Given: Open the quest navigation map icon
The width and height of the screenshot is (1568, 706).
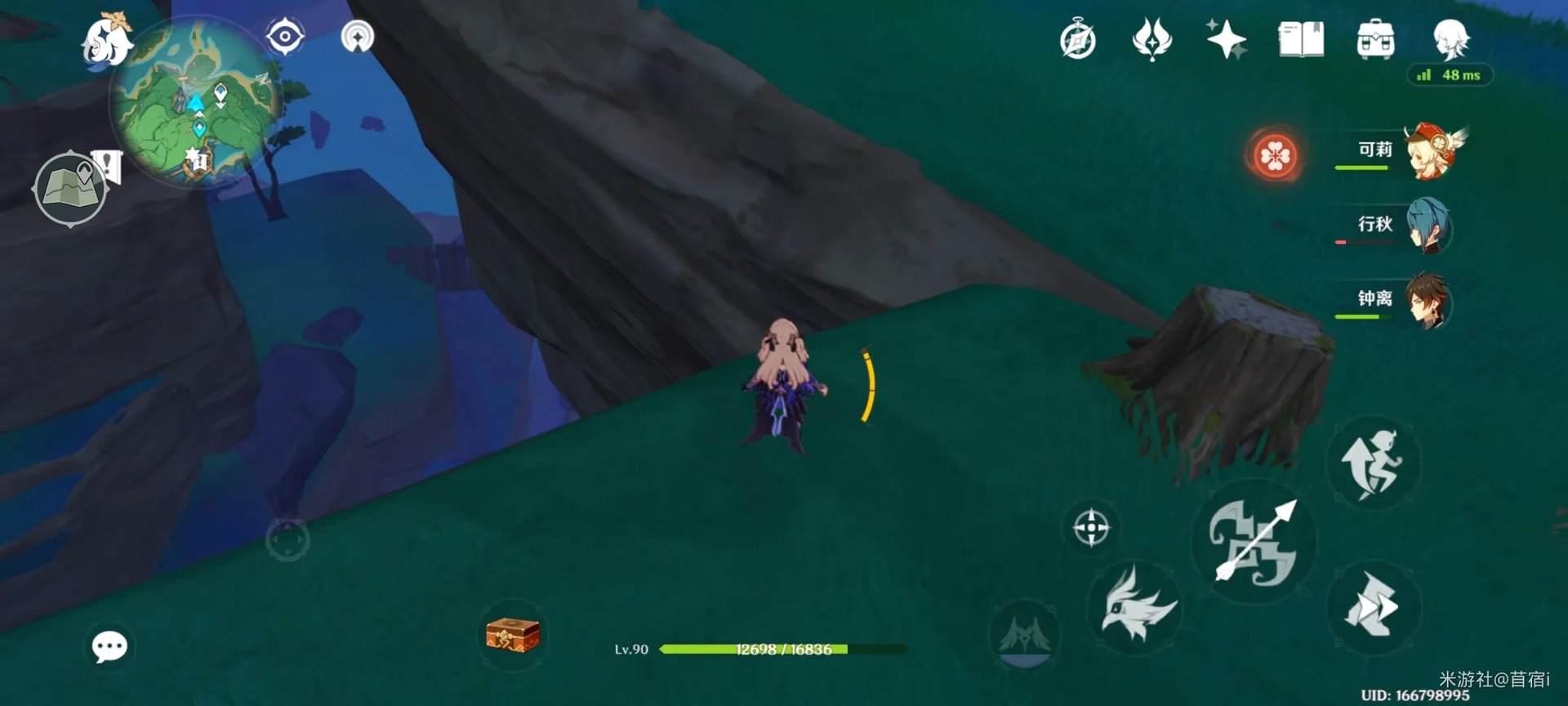Looking at the screenshot, I should coord(72,188).
